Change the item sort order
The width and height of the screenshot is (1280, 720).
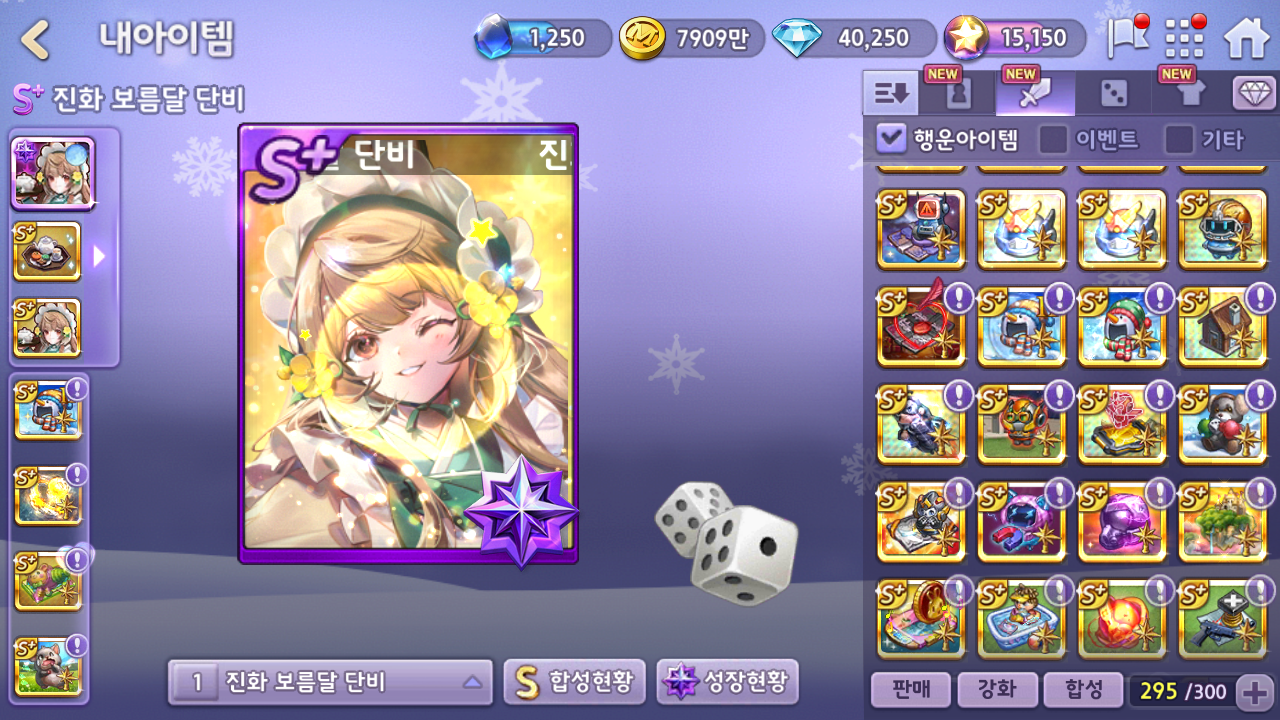tap(890, 94)
